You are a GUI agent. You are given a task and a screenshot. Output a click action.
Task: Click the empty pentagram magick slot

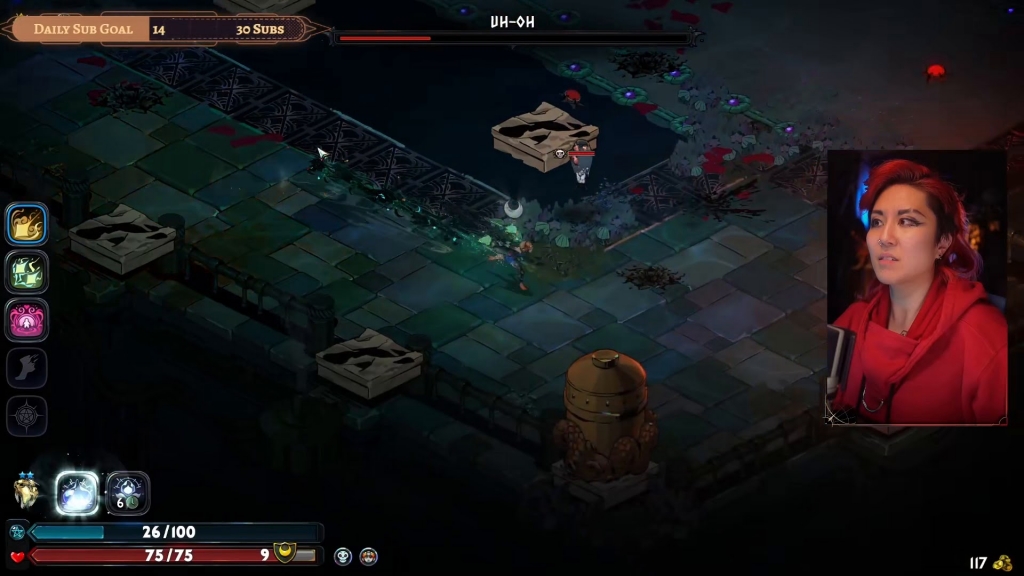coord(27,415)
